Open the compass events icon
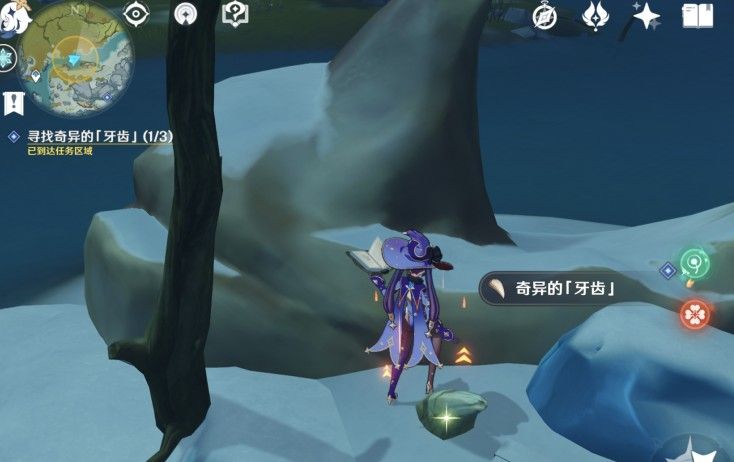The width and height of the screenshot is (734, 462). pos(545,15)
